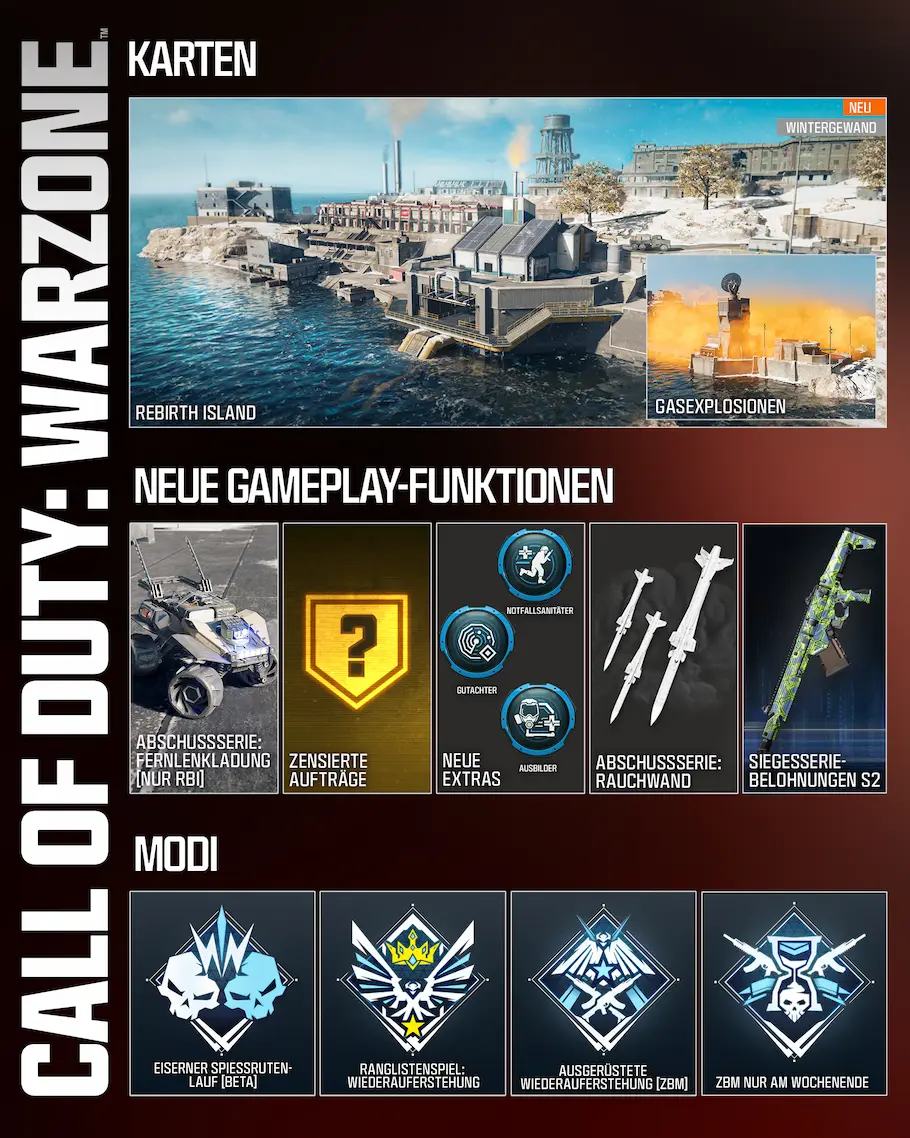Viewport: 910px width, 1138px height.
Task: Select the ZBM nur am Wochenende mode
Action: tap(793, 992)
